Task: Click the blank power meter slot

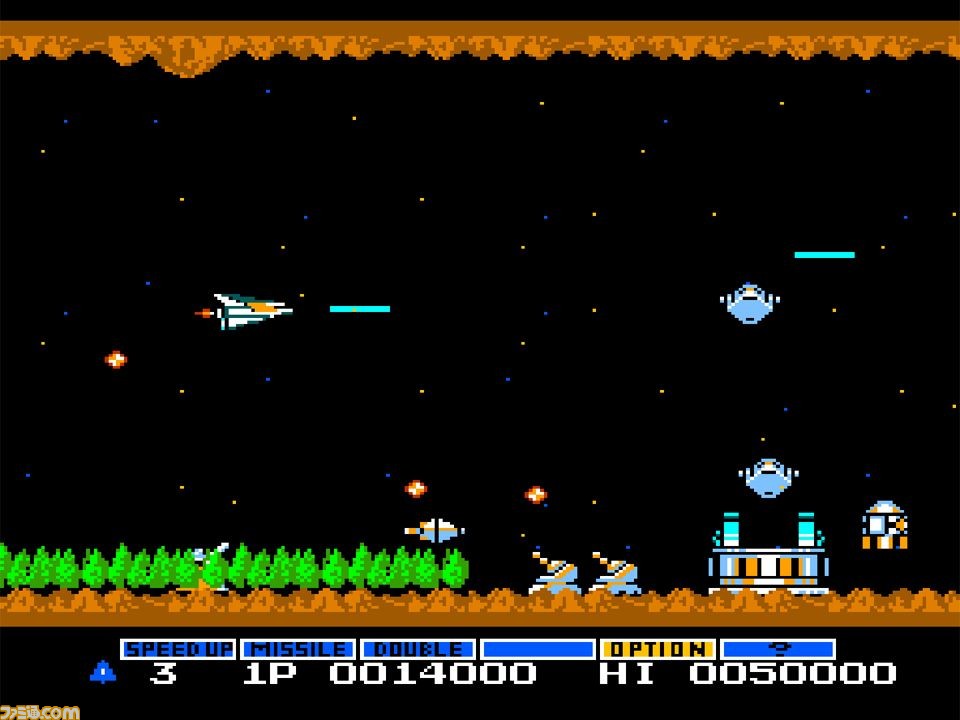Action: (x=538, y=649)
